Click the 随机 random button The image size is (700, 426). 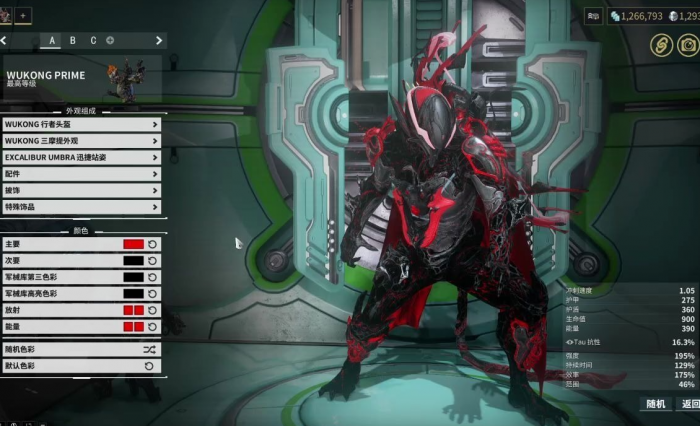tap(656, 404)
